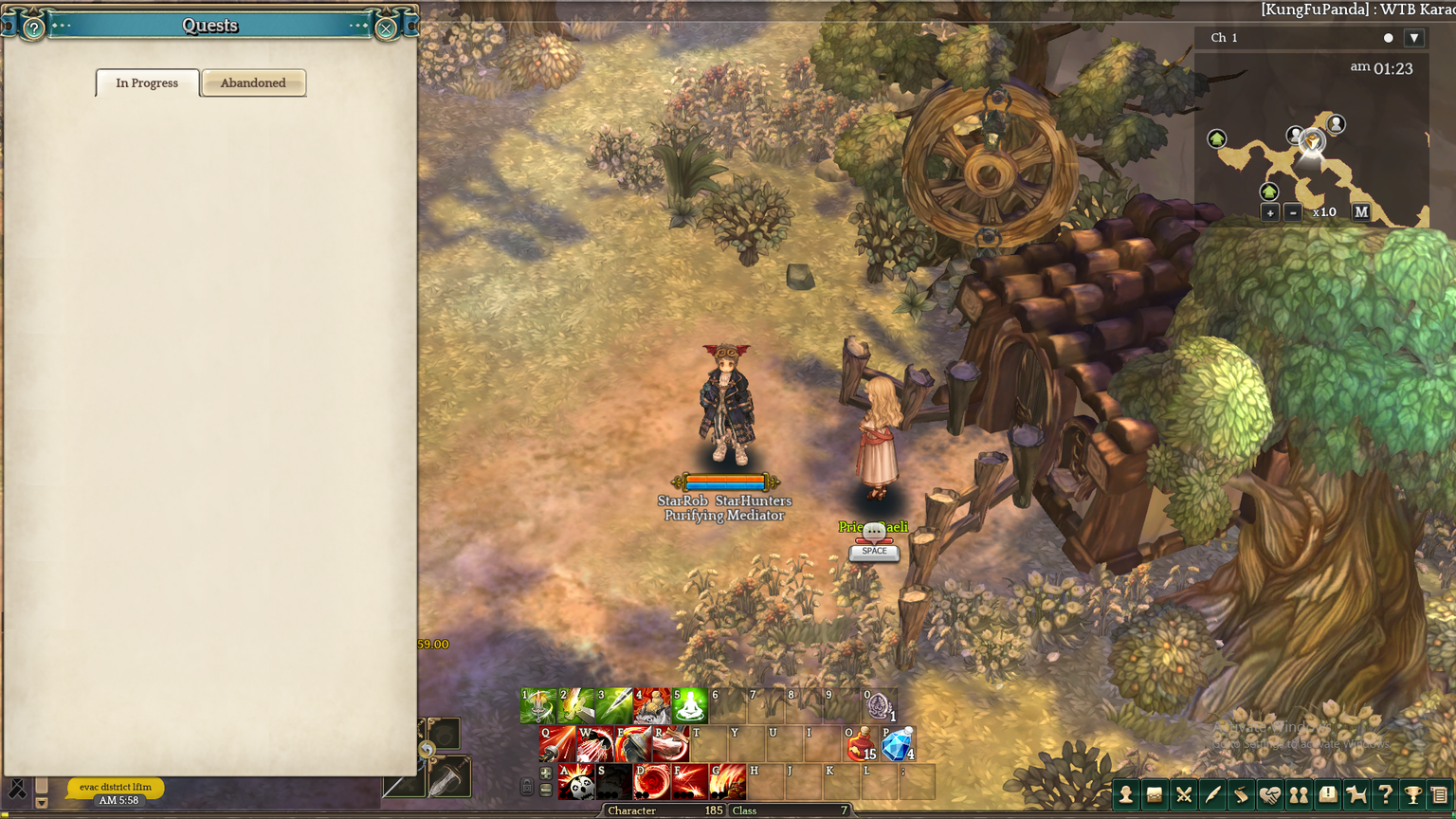The image size is (1456, 819).
Task: Use the blue crystal potion in slot P
Action: [x=897, y=745]
